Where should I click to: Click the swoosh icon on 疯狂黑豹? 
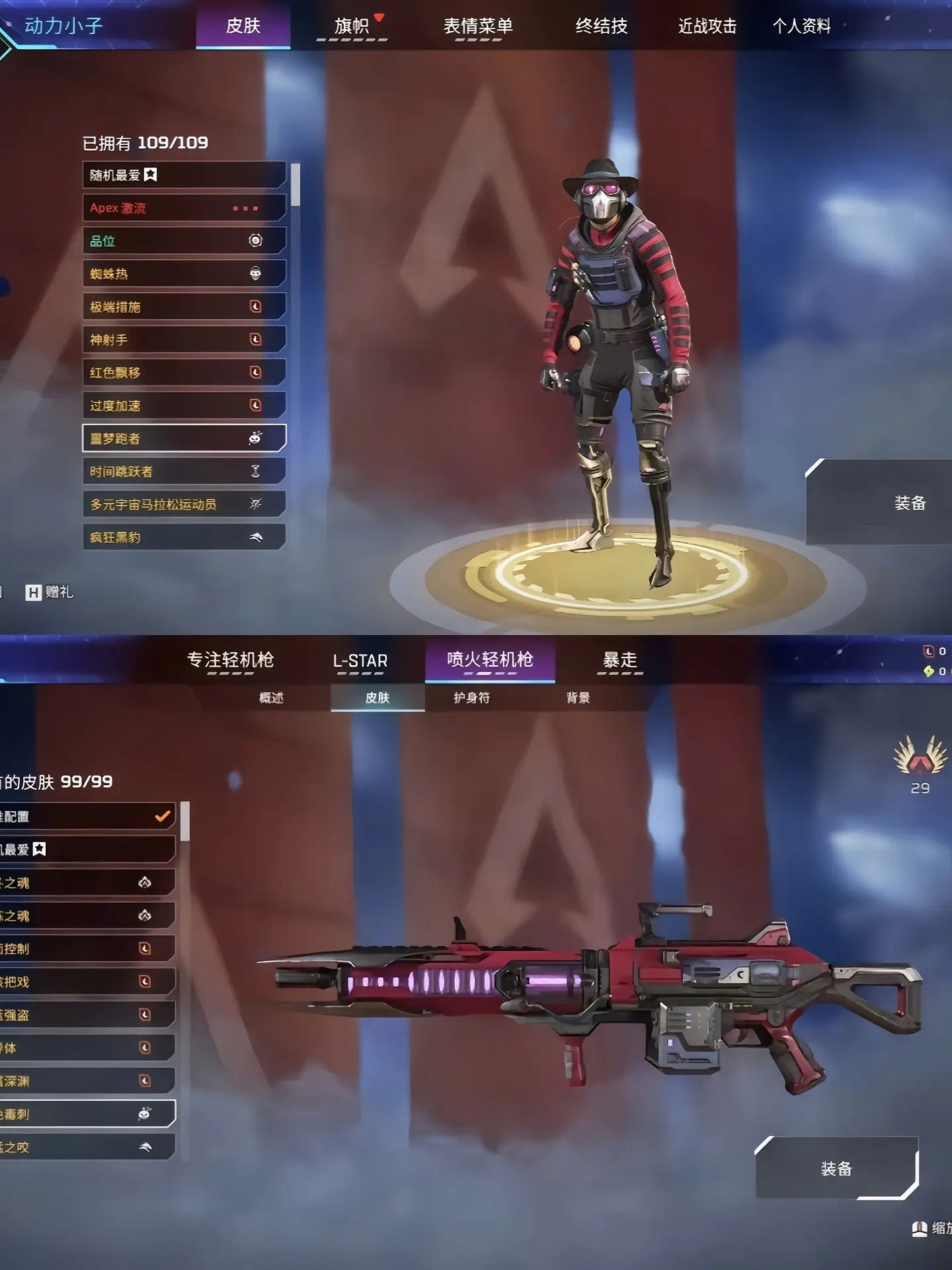click(x=257, y=537)
